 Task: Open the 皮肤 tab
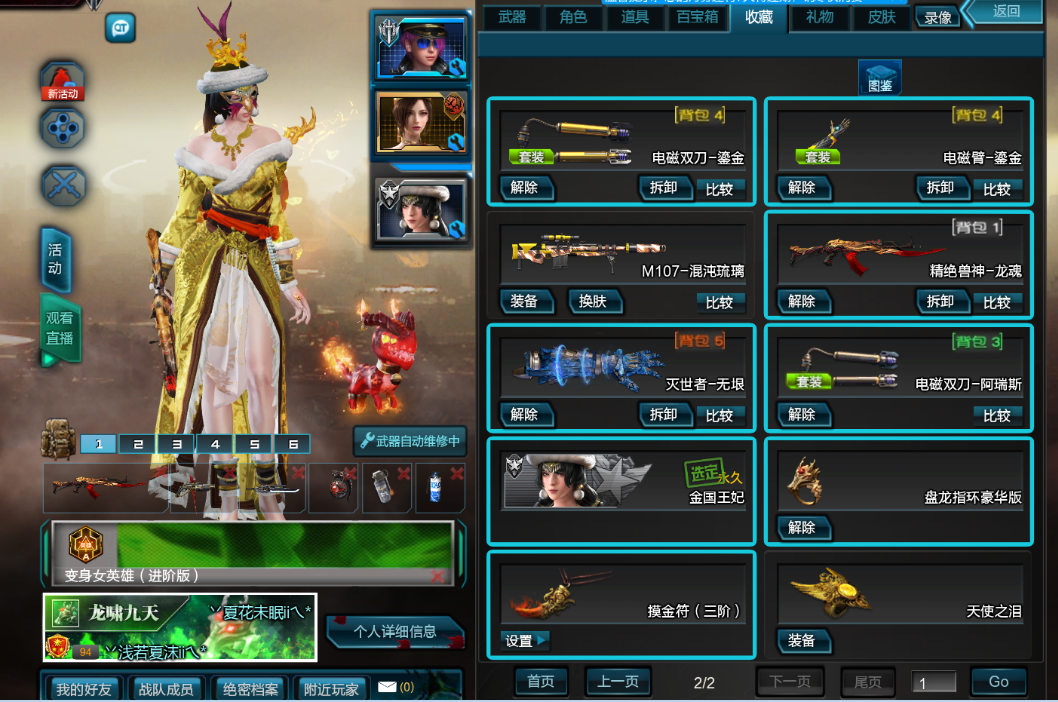881,17
